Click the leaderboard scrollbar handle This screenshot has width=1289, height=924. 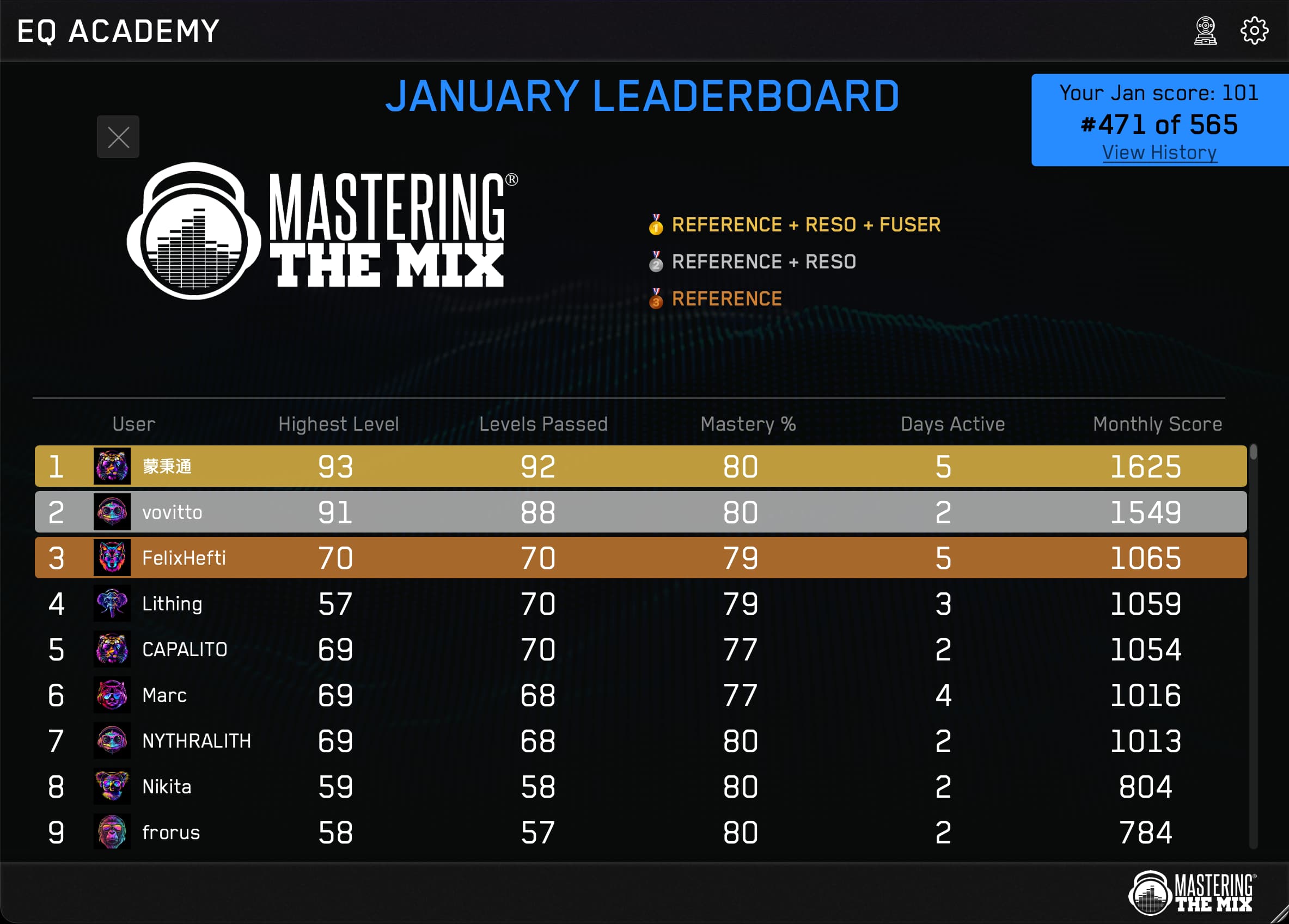click(1253, 452)
